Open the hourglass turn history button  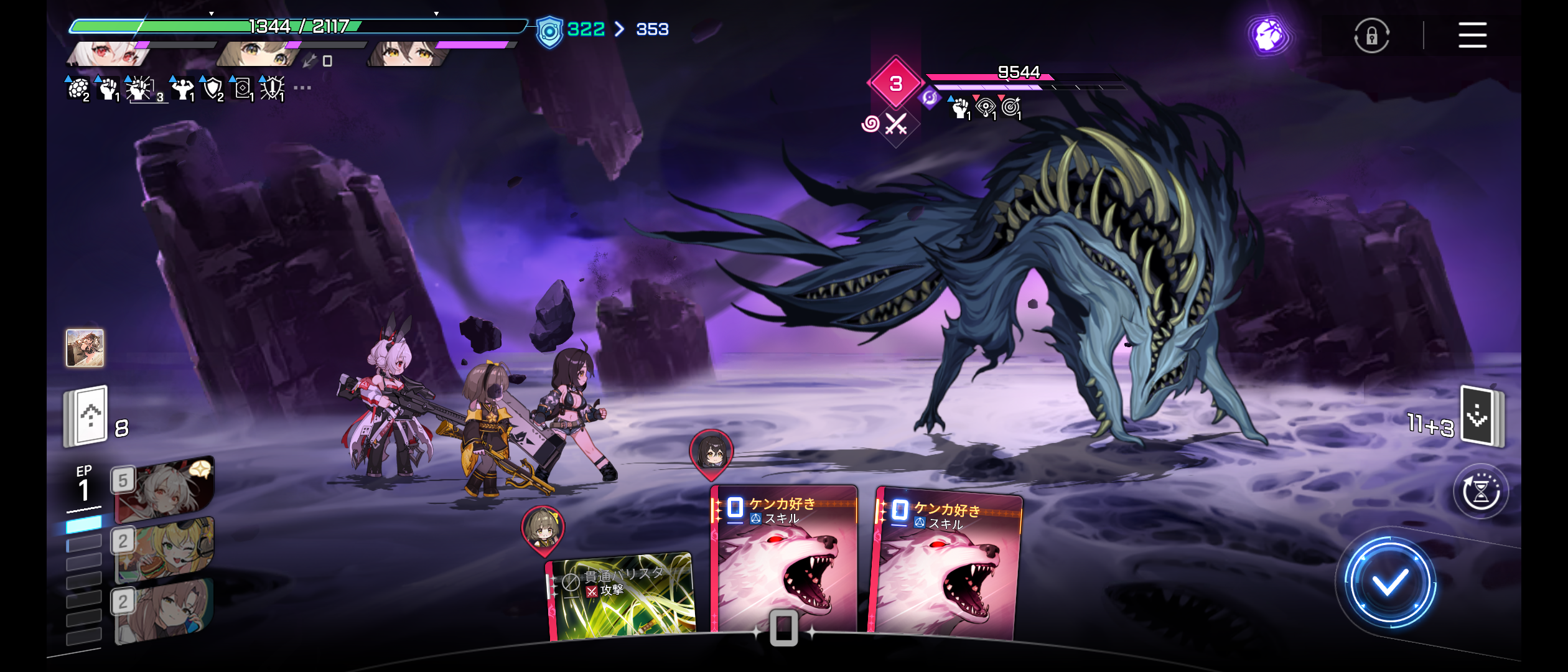click(1481, 492)
